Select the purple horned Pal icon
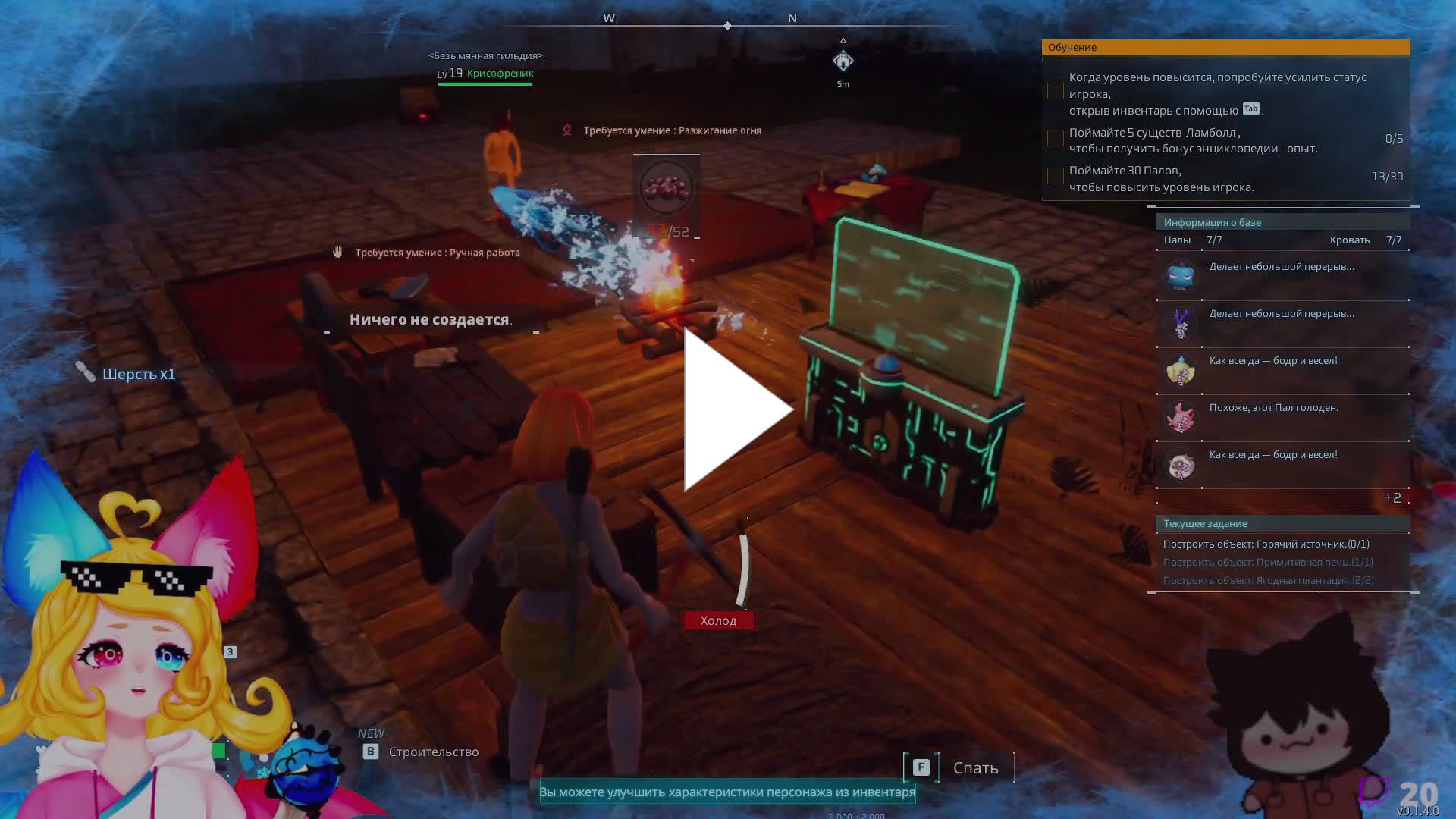Image resolution: width=1456 pixels, height=819 pixels. [x=1181, y=323]
